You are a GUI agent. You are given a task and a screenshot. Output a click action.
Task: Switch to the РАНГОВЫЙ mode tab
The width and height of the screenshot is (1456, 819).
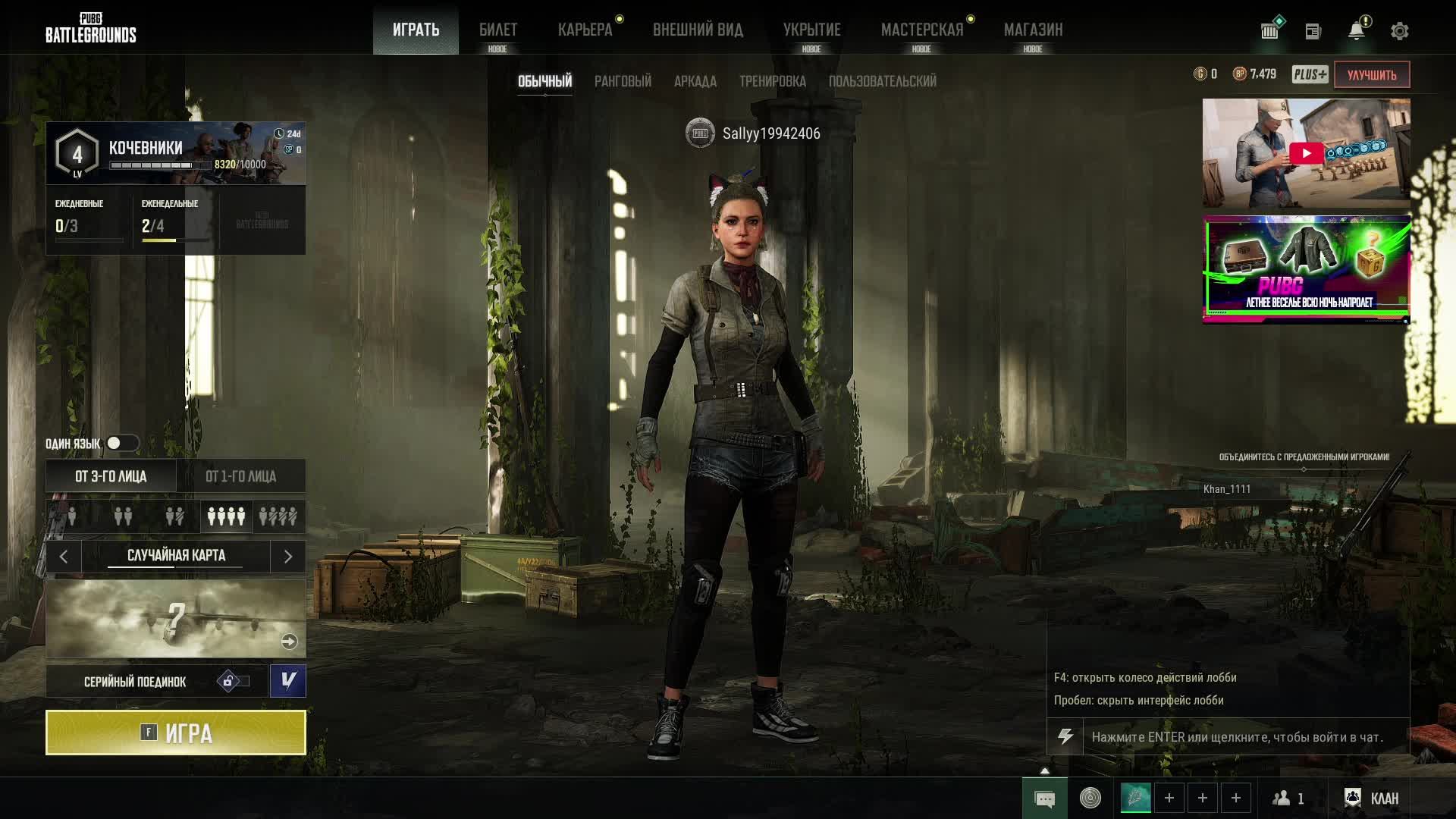[x=623, y=81]
